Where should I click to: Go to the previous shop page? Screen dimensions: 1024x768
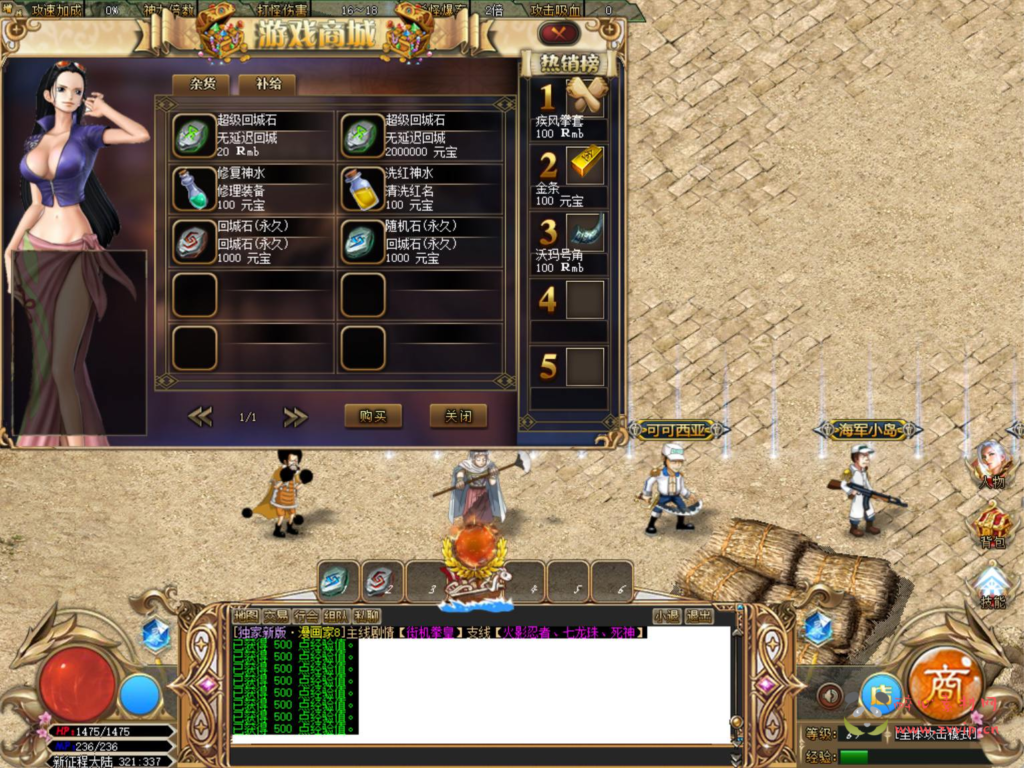201,416
